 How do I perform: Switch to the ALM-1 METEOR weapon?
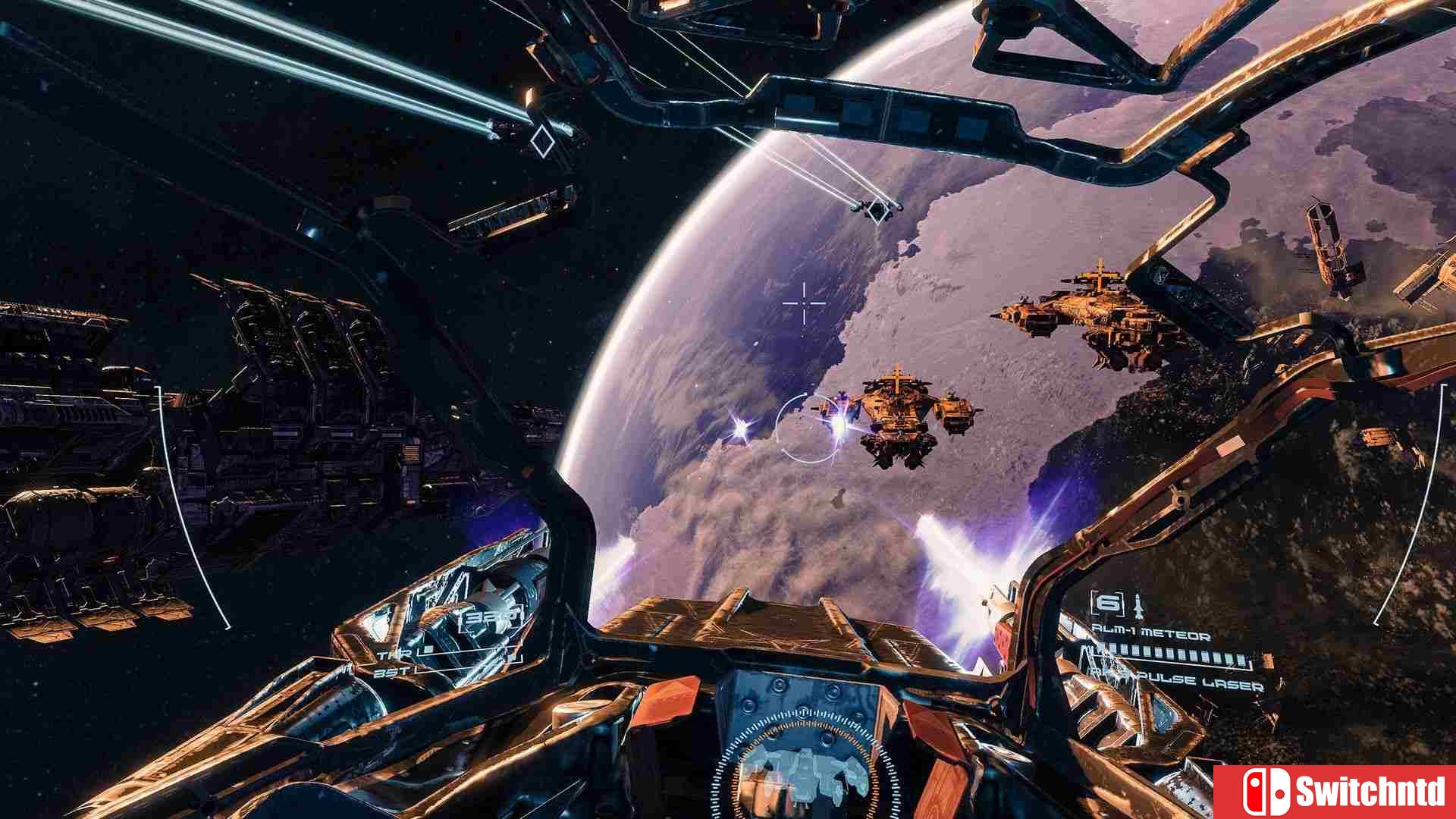[1151, 632]
